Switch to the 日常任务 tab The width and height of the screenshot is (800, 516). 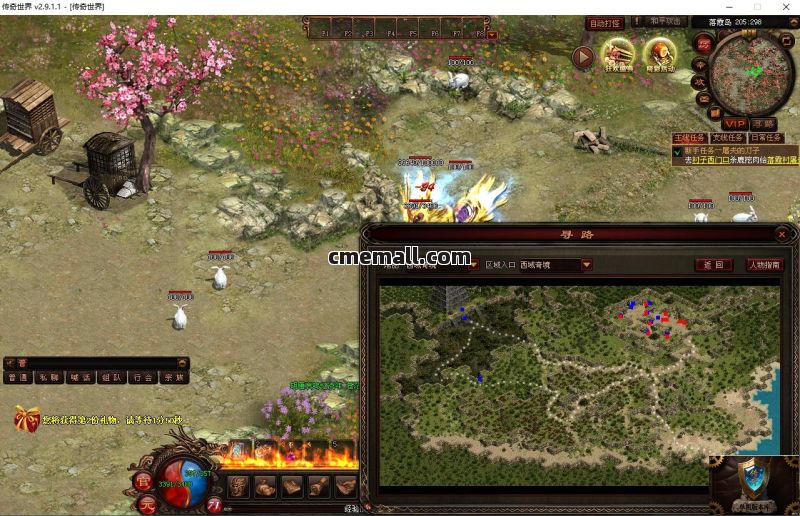765,138
